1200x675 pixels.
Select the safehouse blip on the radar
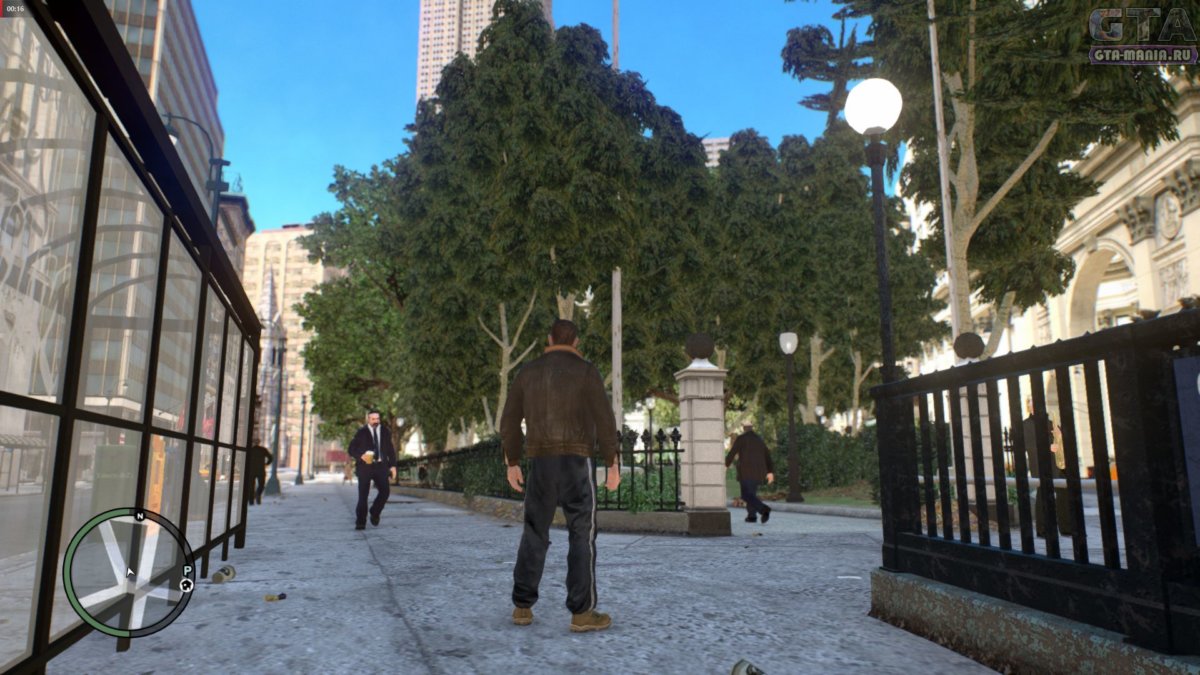[x=187, y=585]
